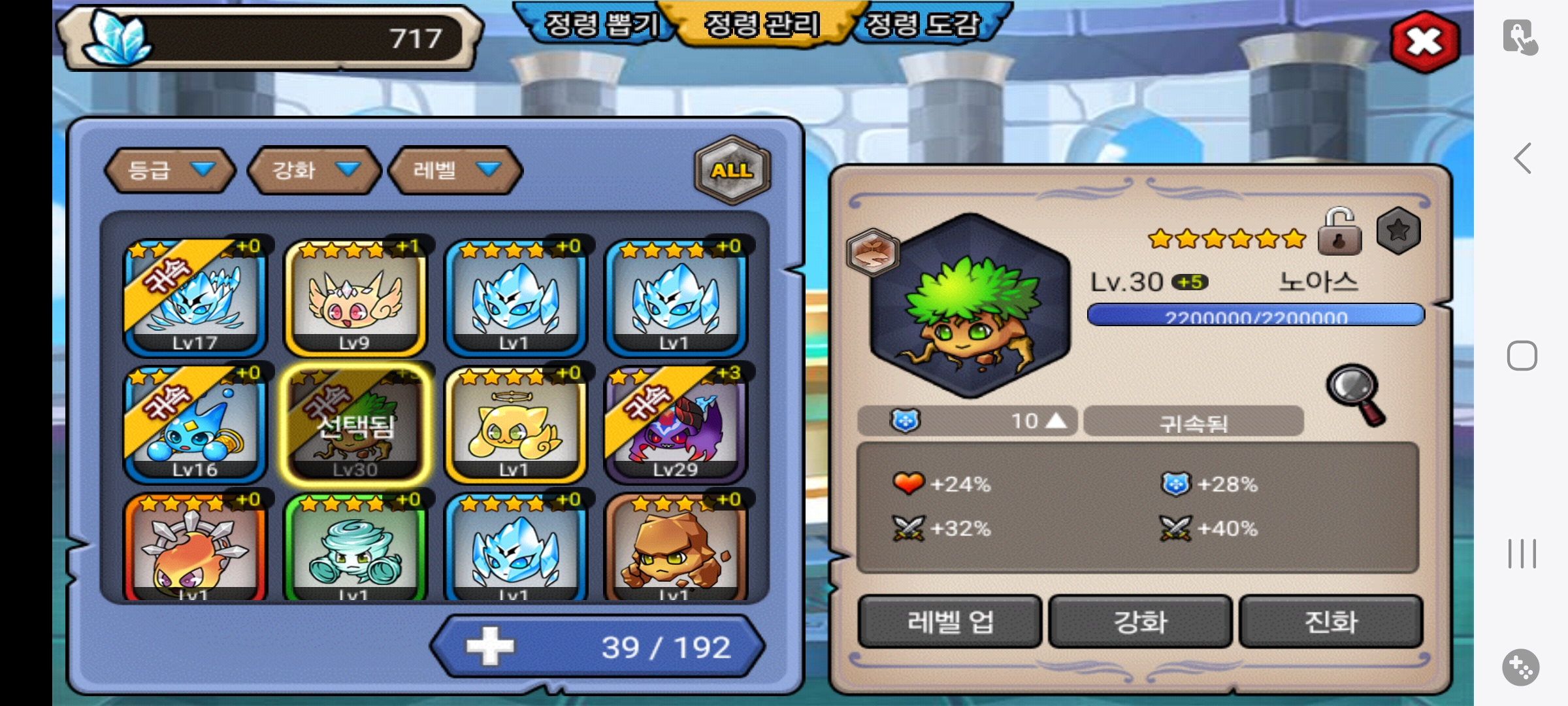
Task: Switch to the 정령 뽑기 tab
Action: click(x=600, y=25)
